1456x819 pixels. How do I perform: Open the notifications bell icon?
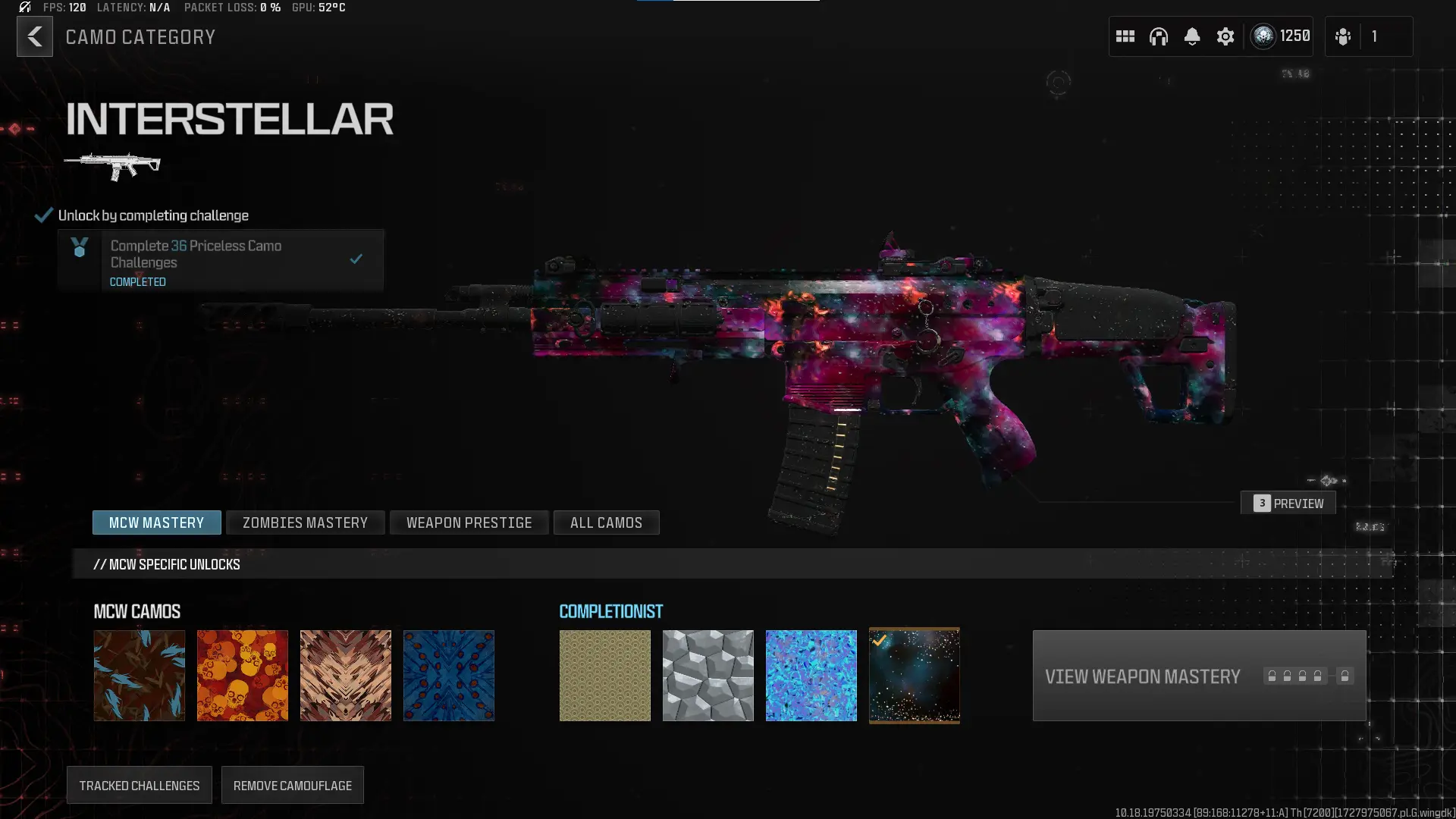(1192, 36)
